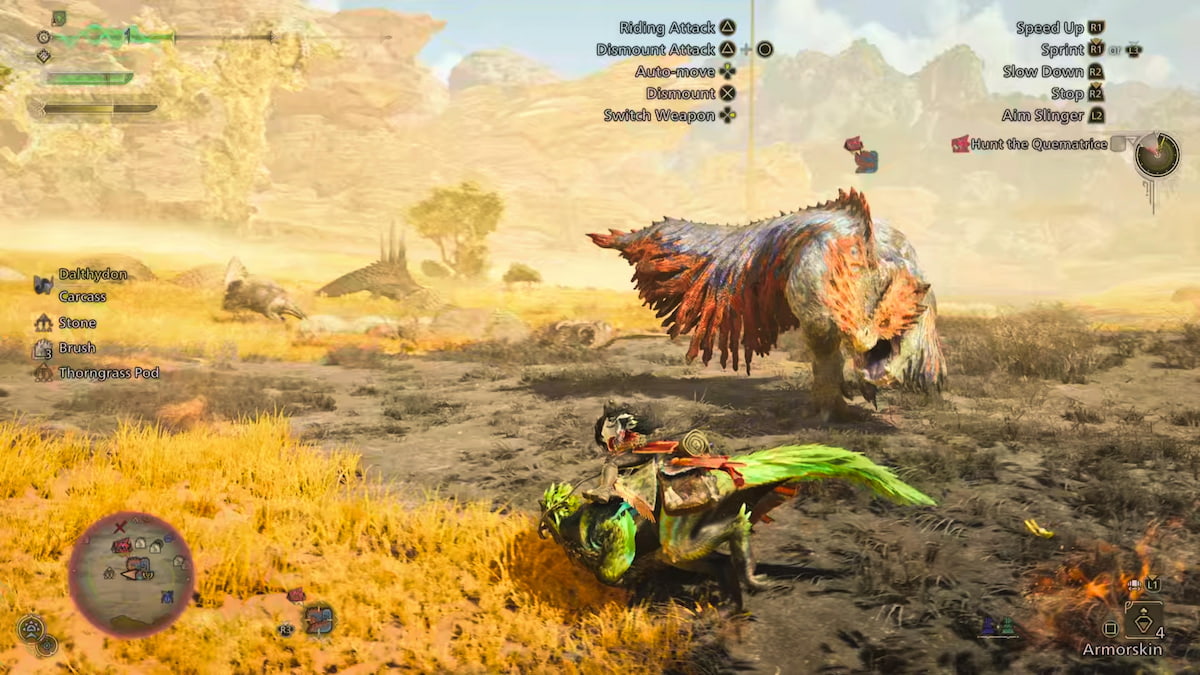
Task: Choose the Stone entry in the nearby list
Action: click(x=77, y=323)
